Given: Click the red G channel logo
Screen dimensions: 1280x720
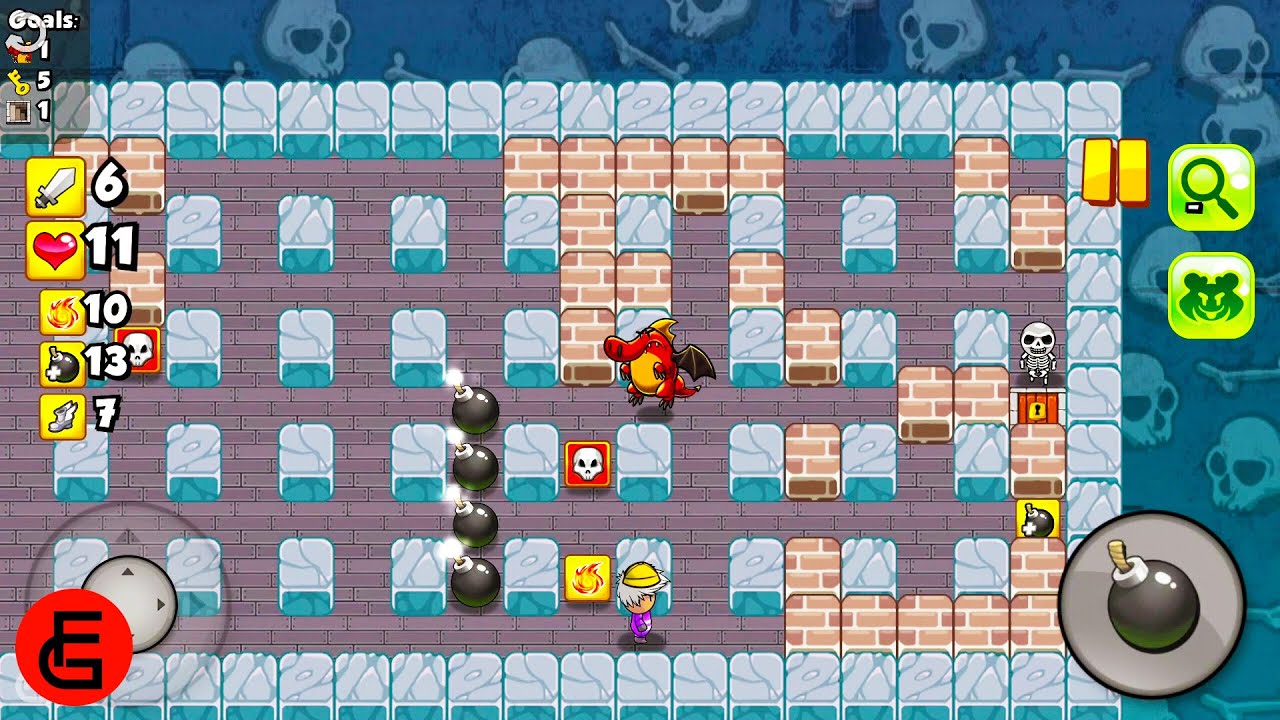Looking at the screenshot, I should [x=74, y=647].
